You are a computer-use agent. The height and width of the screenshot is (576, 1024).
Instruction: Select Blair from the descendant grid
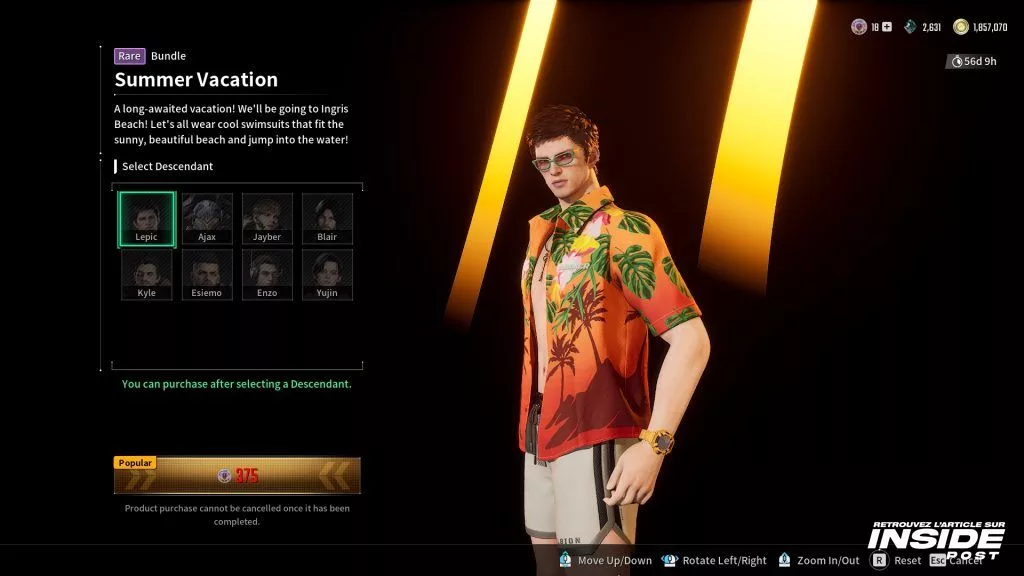tap(327, 219)
